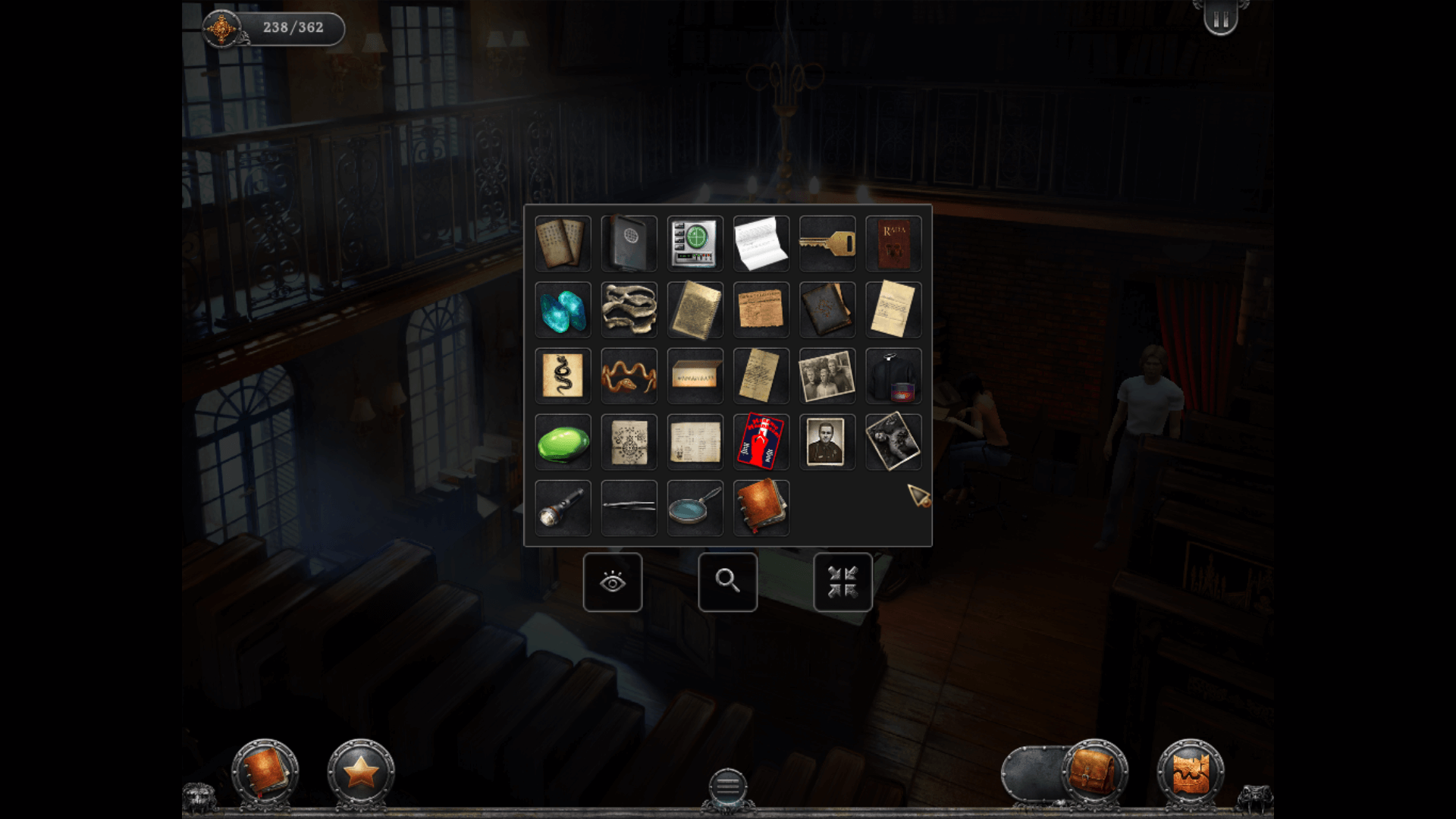Activate the eye look action button

click(613, 582)
